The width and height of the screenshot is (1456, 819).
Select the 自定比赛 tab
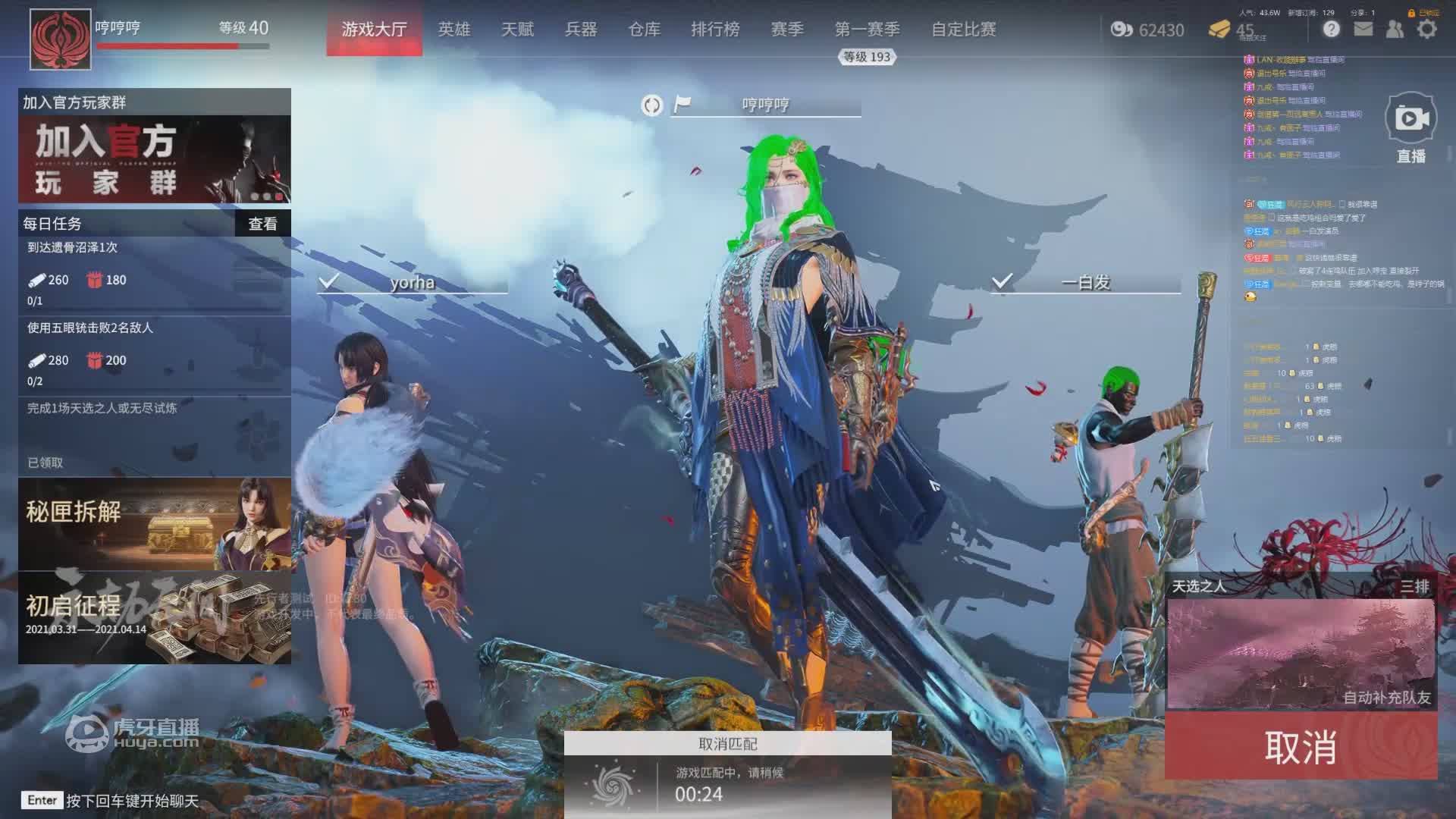(964, 30)
